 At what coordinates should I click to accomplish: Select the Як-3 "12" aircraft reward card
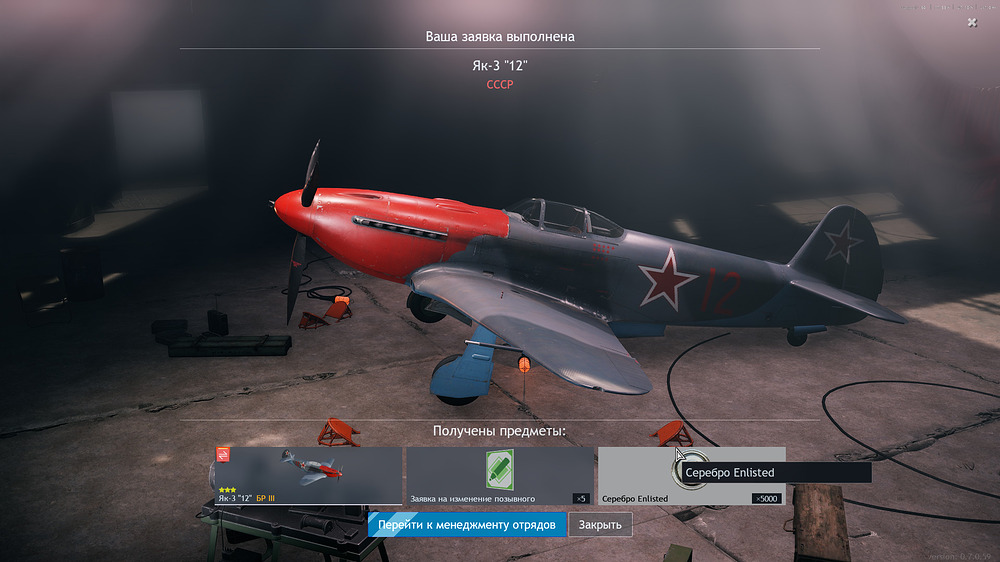tap(307, 476)
